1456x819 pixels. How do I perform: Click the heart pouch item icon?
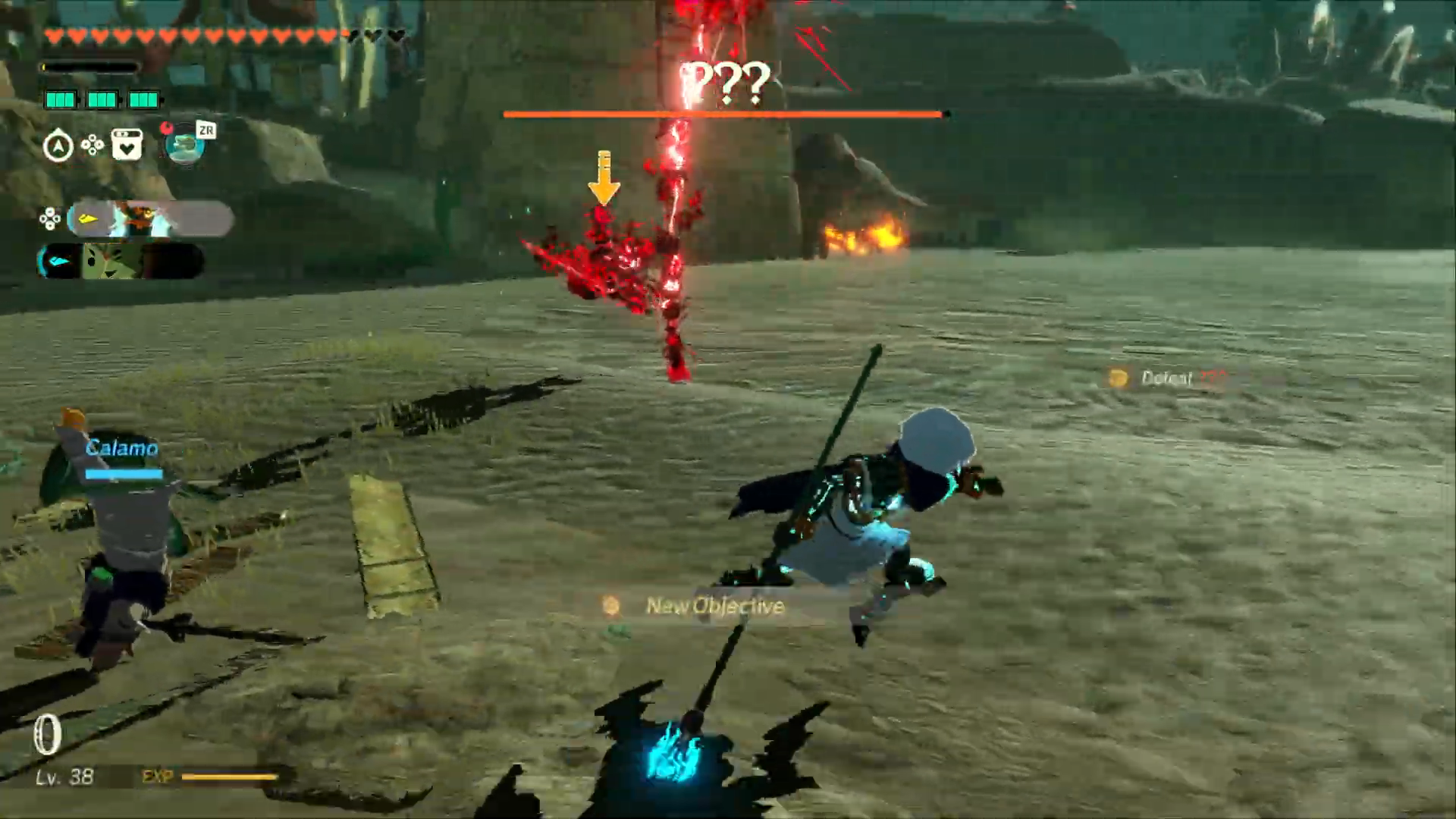(x=127, y=143)
